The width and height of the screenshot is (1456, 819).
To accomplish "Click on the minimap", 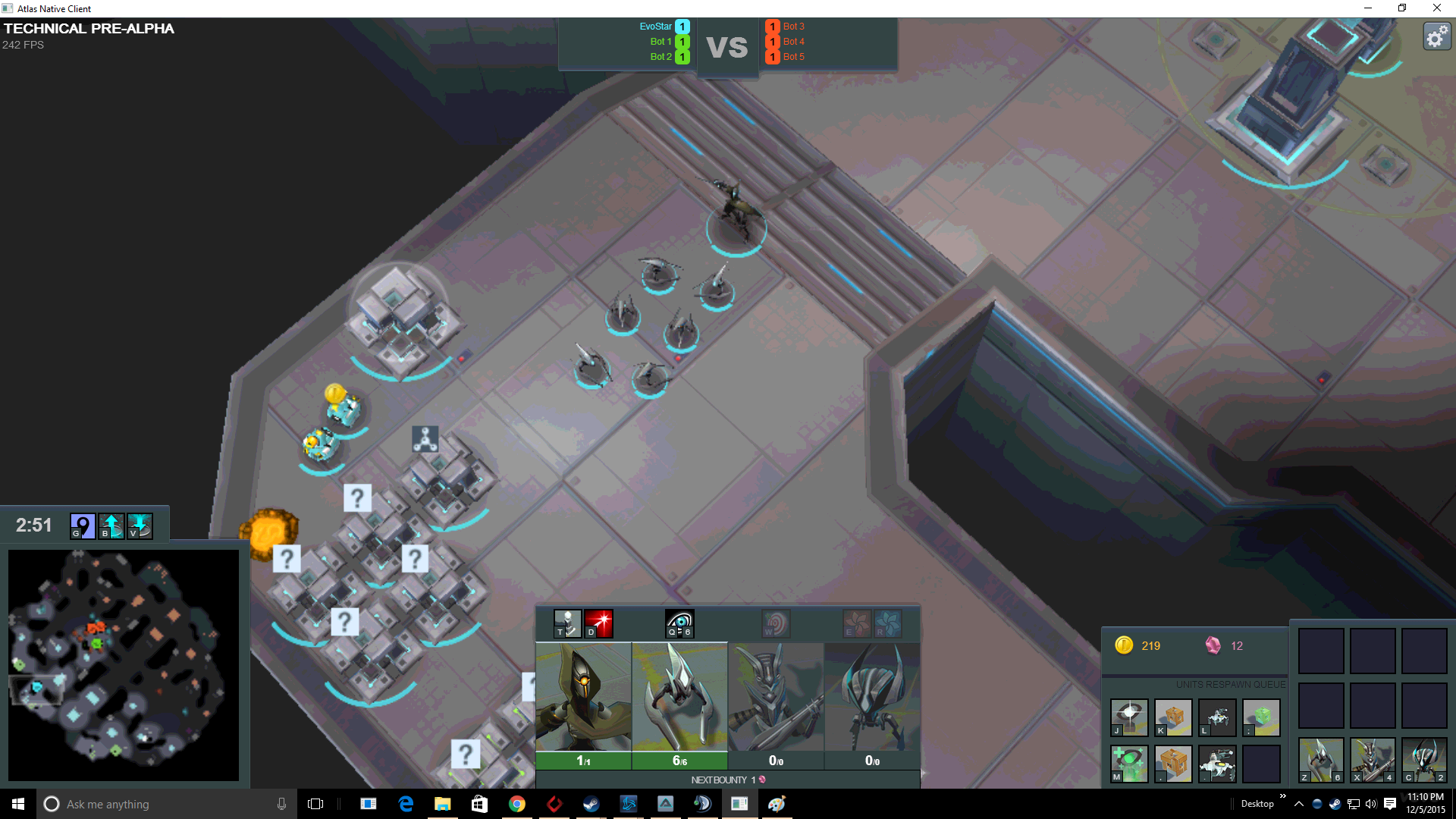I will (124, 664).
